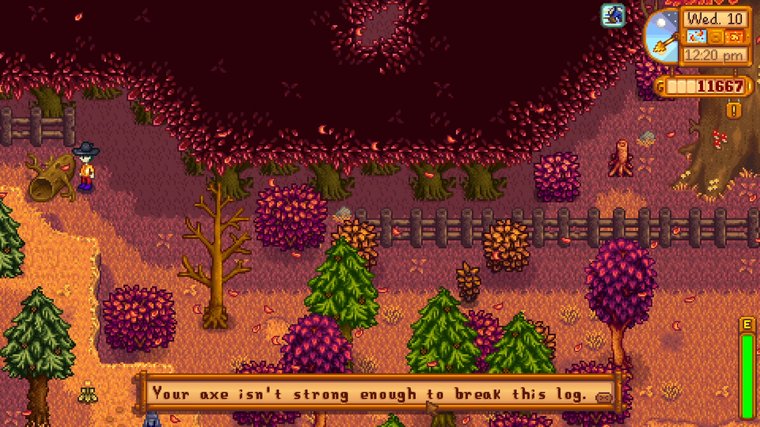
Task: Dismiss the axe not strong enough message
Action: pos(380,393)
